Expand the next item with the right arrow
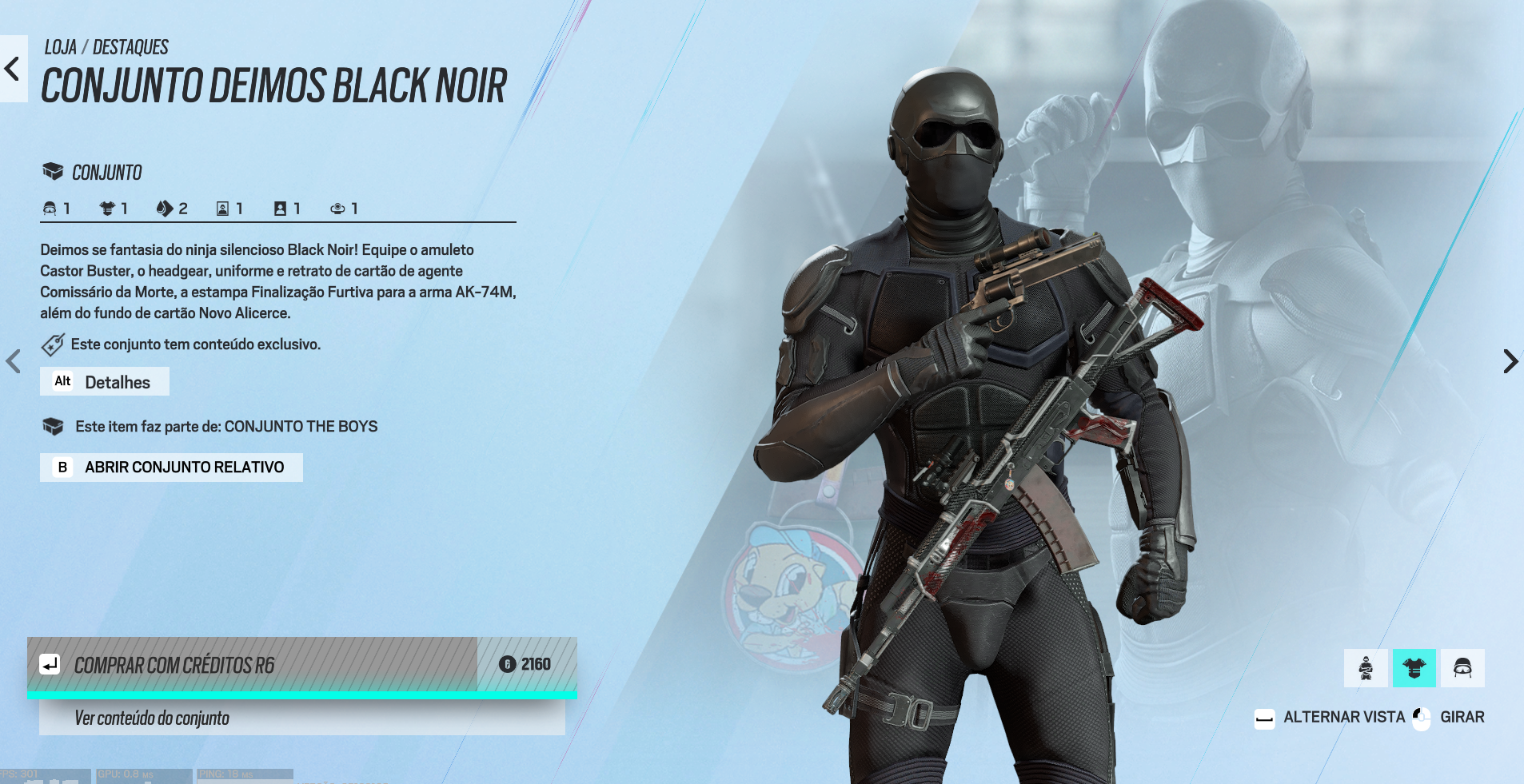 click(x=1510, y=361)
